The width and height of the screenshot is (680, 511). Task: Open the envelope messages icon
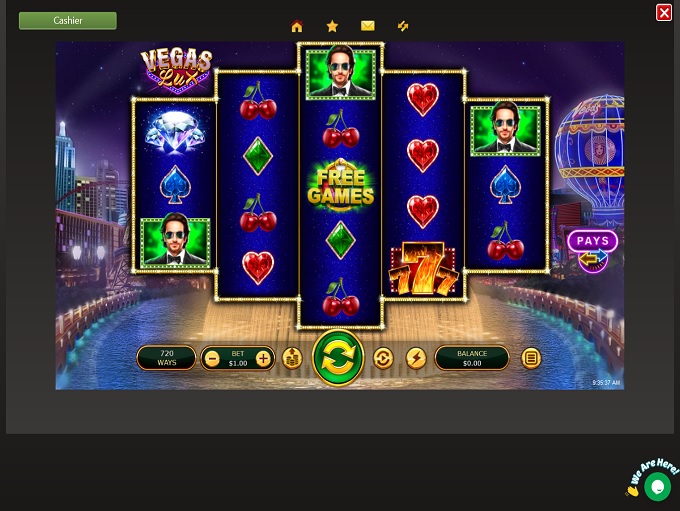(x=368, y=26)
